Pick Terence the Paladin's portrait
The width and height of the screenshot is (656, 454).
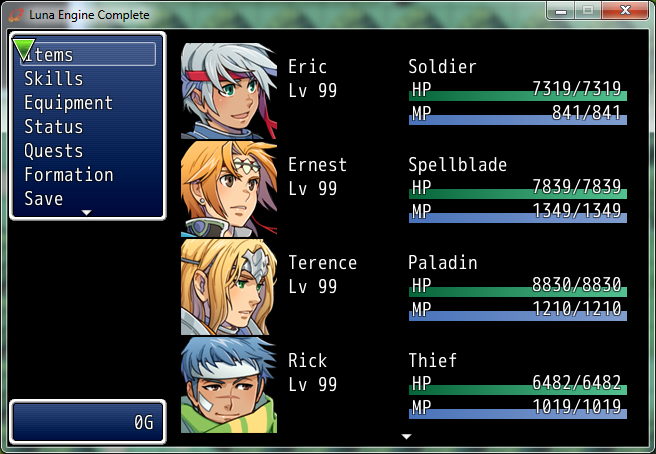(228, 287)
